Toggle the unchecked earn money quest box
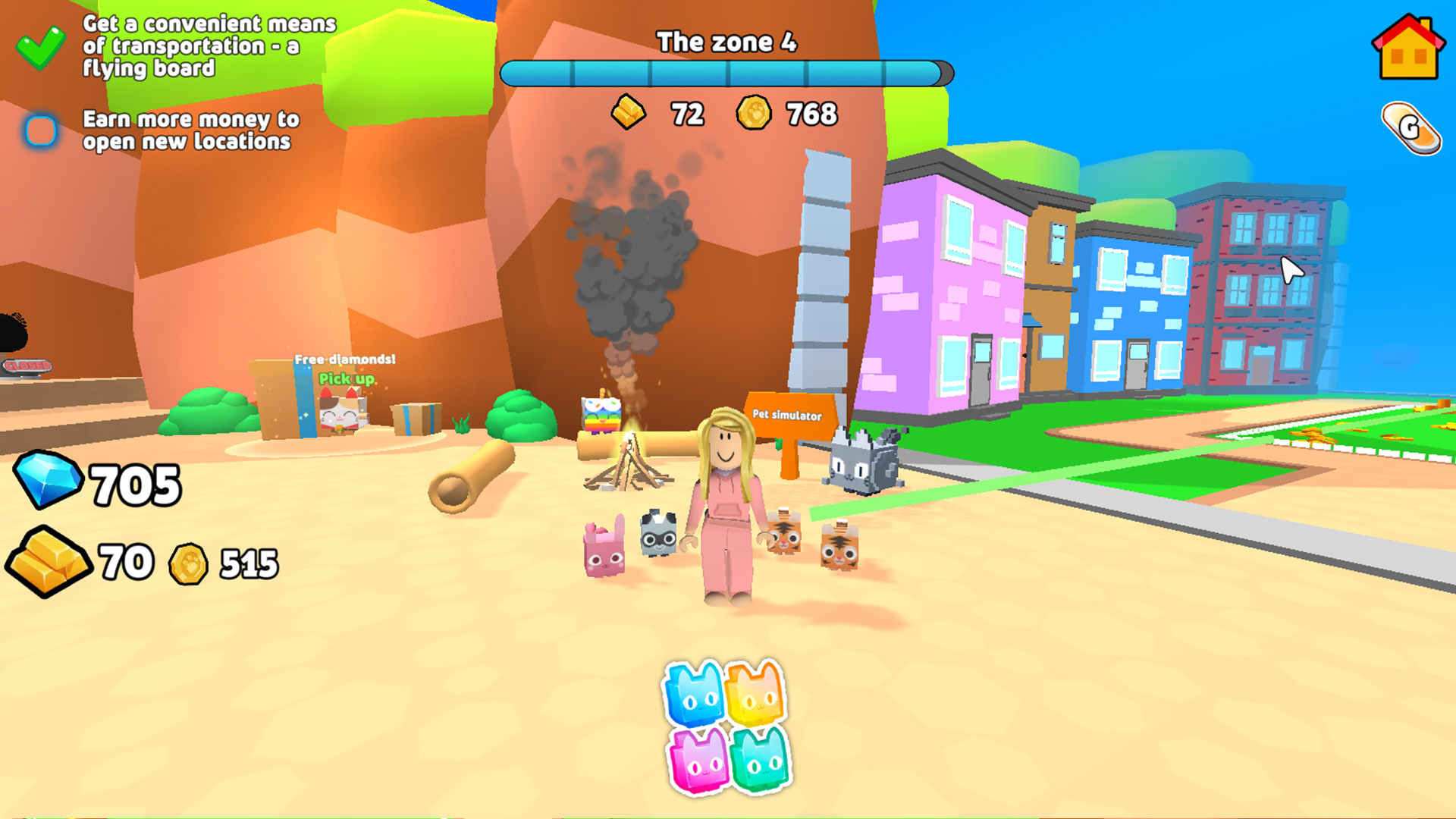 (x=40, y=130)
